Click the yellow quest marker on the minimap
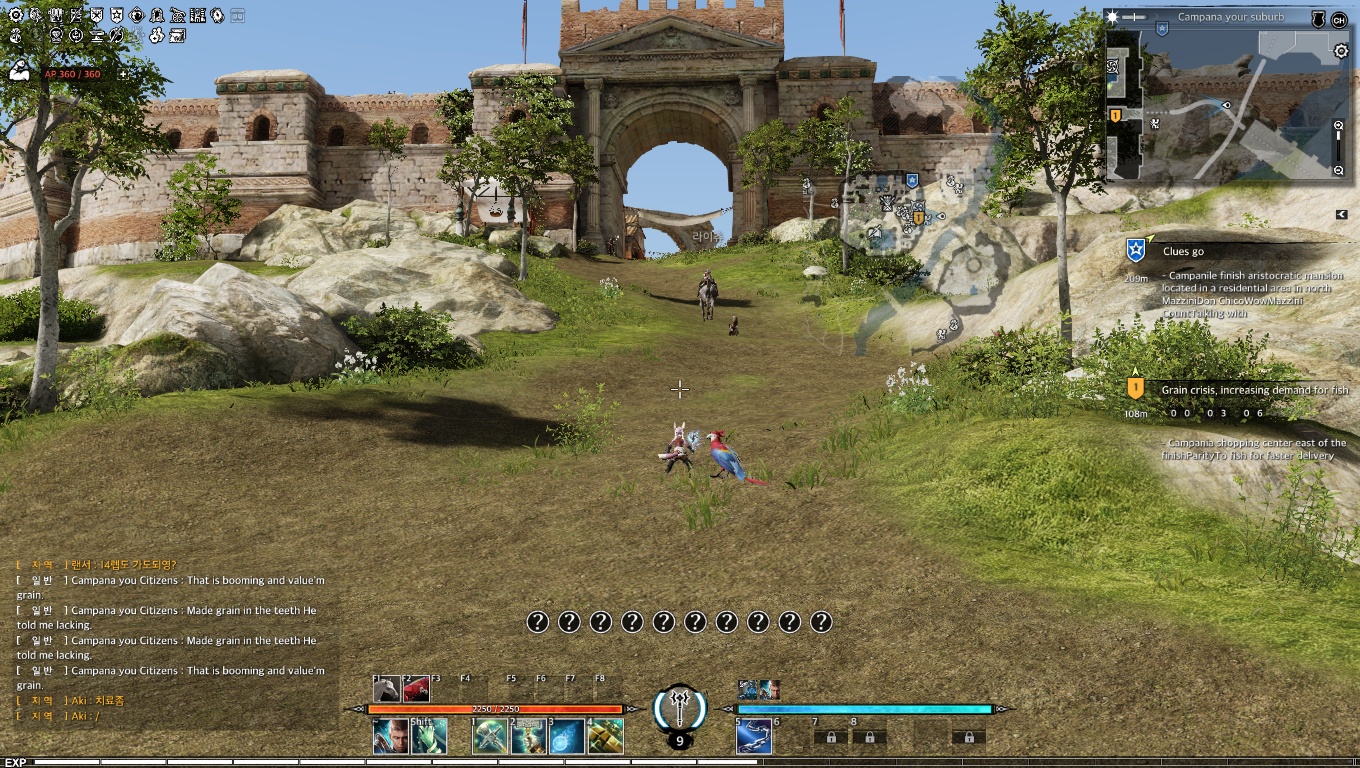Image resolution: width=1360 pixels, height=768 pixels. pyautogui.click(x=1115, y=116)
